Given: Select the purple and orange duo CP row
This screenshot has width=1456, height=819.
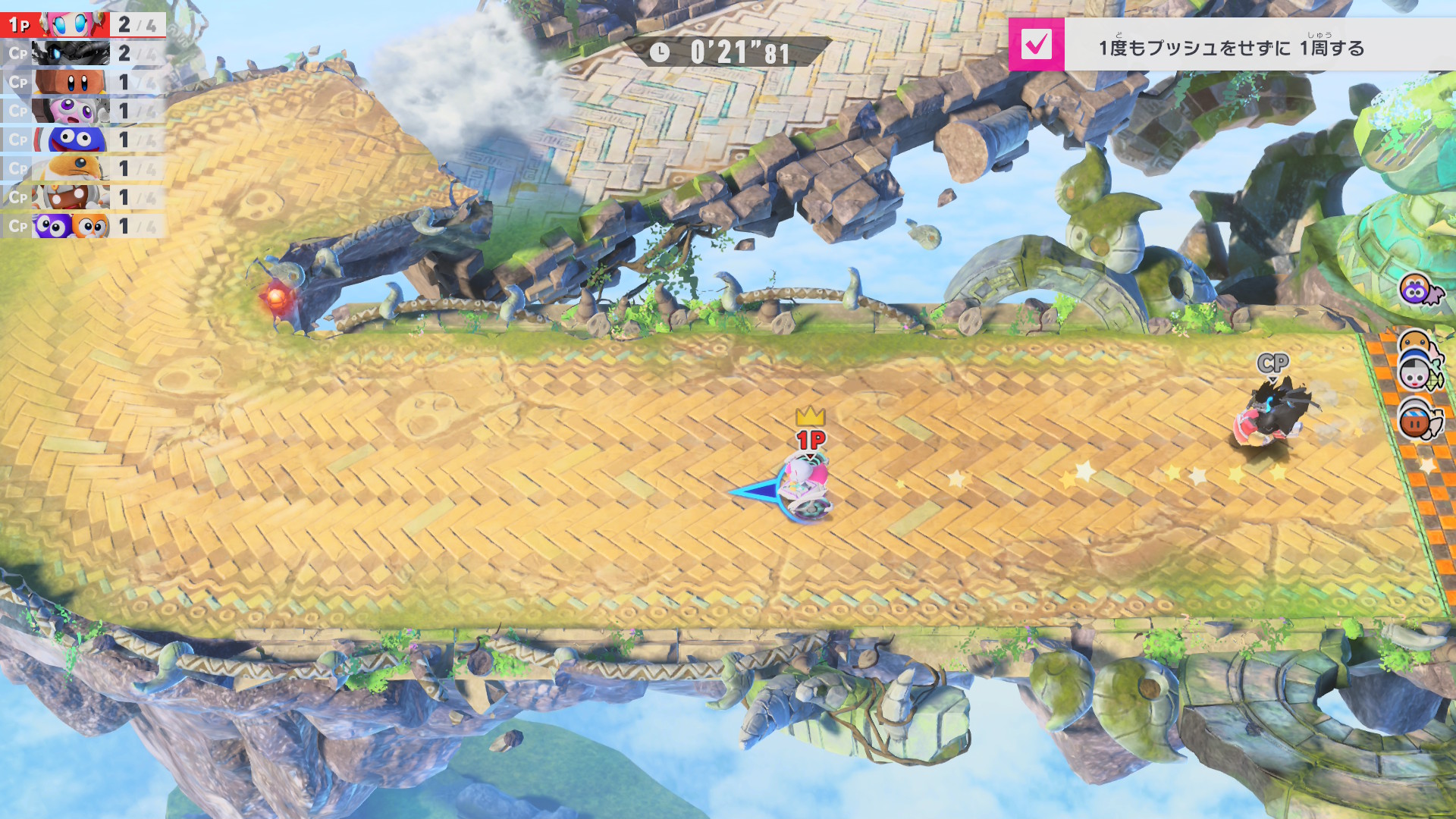Looking at the screenshot, I should click(82, 226).
